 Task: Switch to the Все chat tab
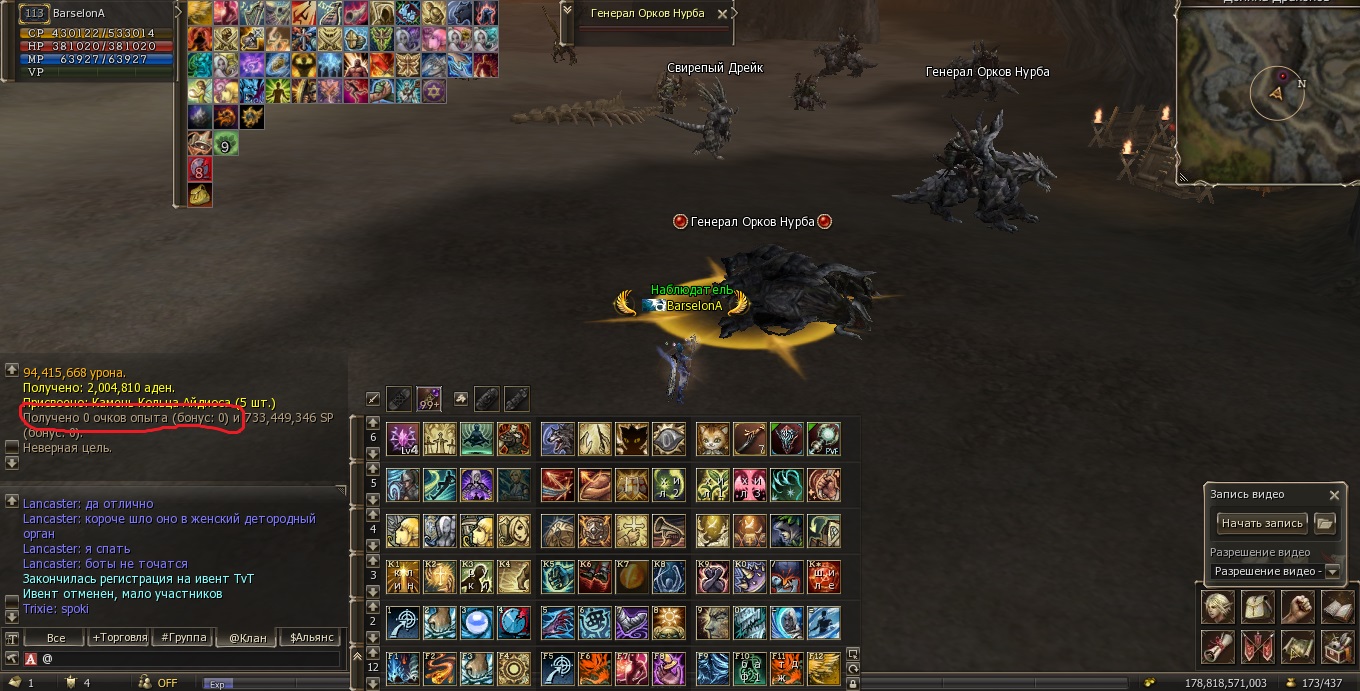click(56, 637)
